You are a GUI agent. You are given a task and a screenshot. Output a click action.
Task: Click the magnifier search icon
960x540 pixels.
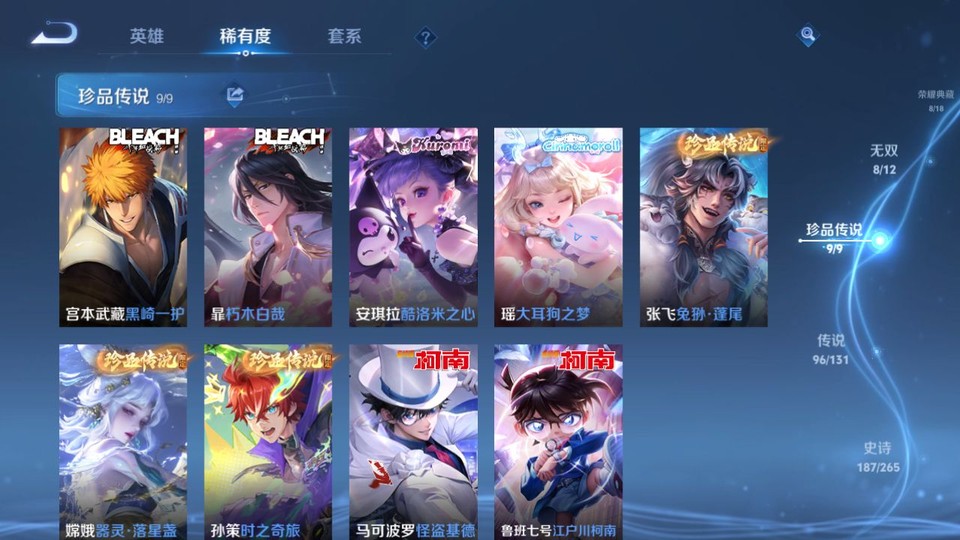point(807,36)
